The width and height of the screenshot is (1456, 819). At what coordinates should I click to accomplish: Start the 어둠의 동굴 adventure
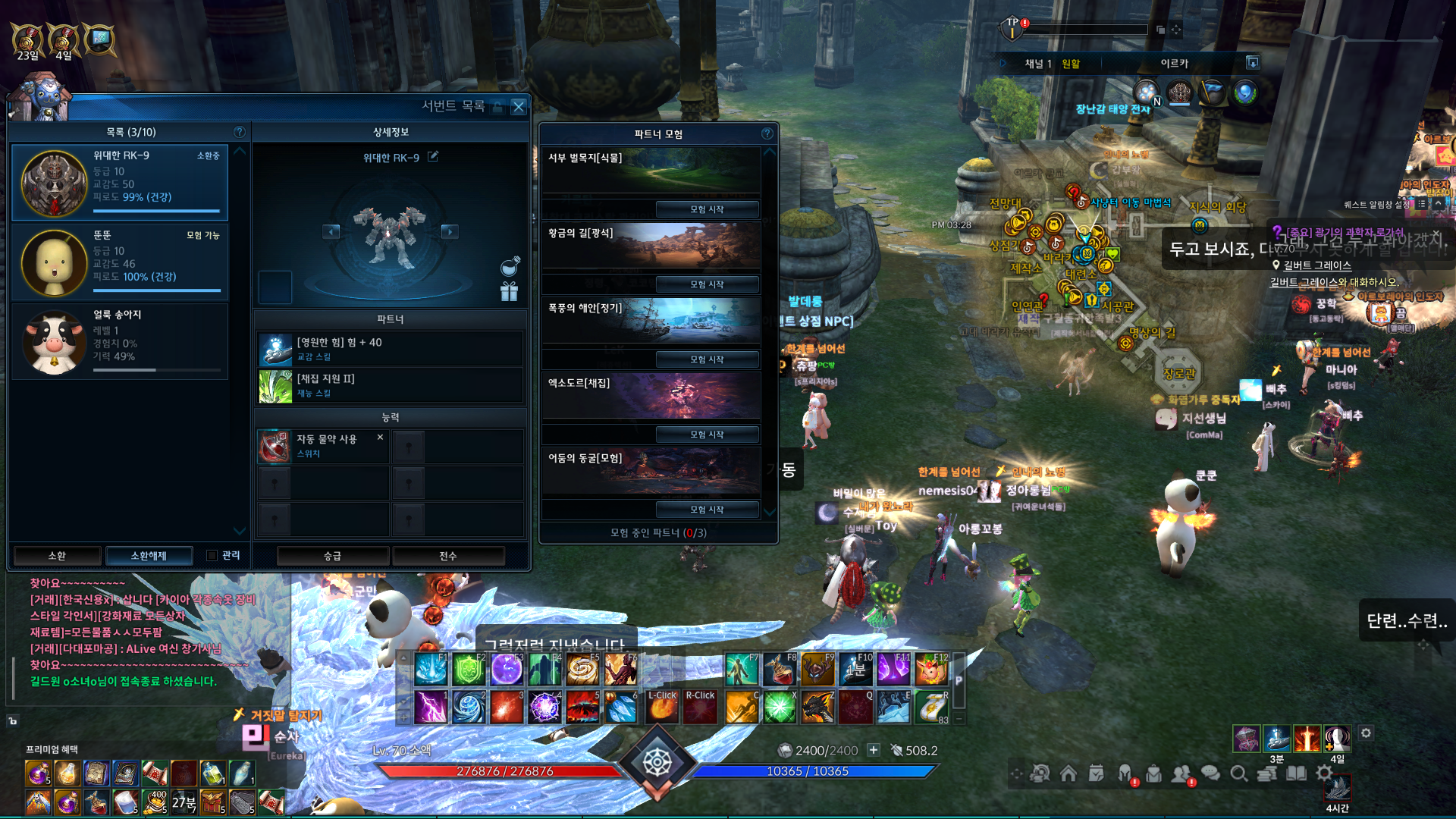pos(707,510)
